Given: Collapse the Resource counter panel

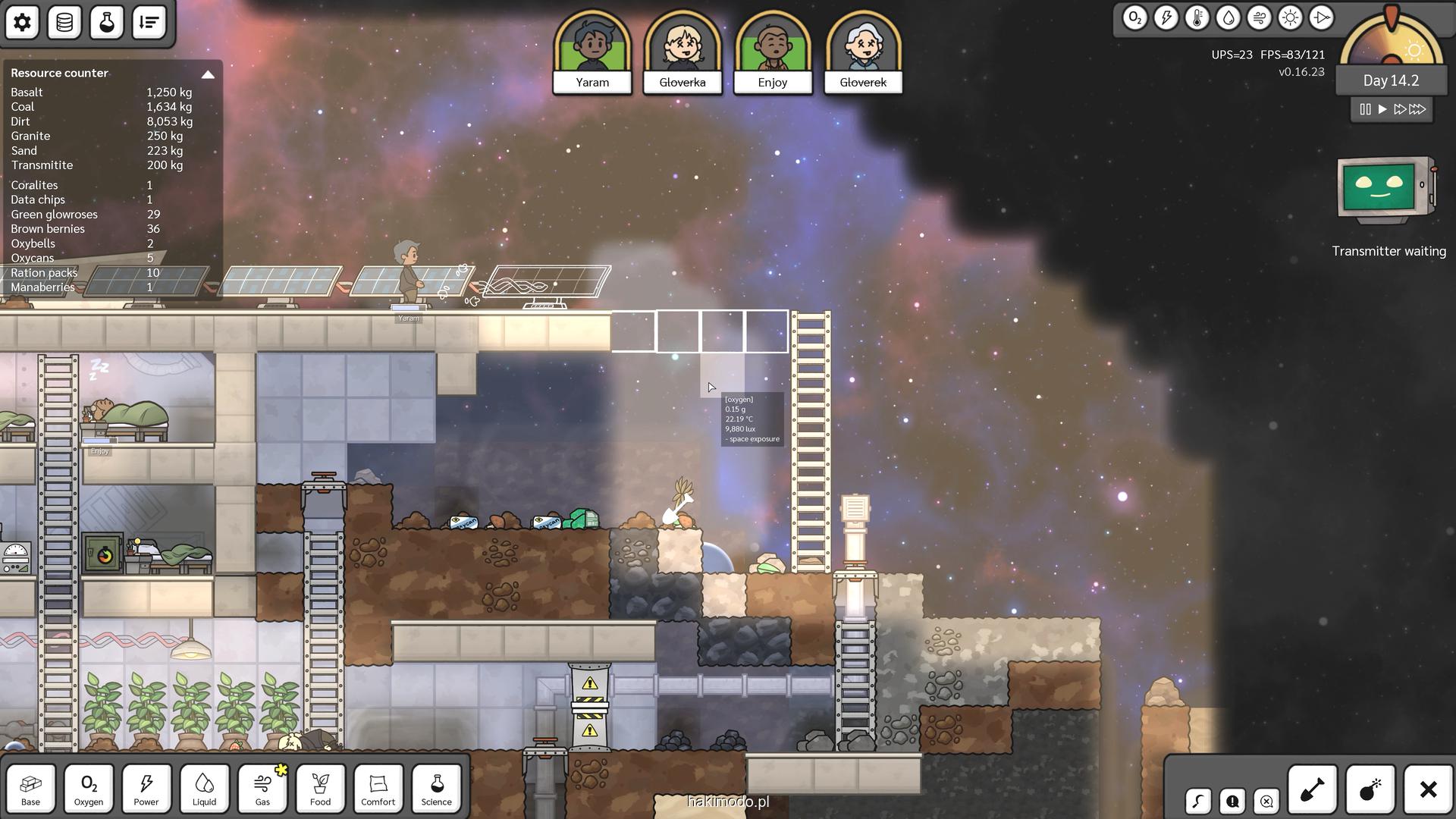Looking at the screenshot, I should tap(207, 74).
